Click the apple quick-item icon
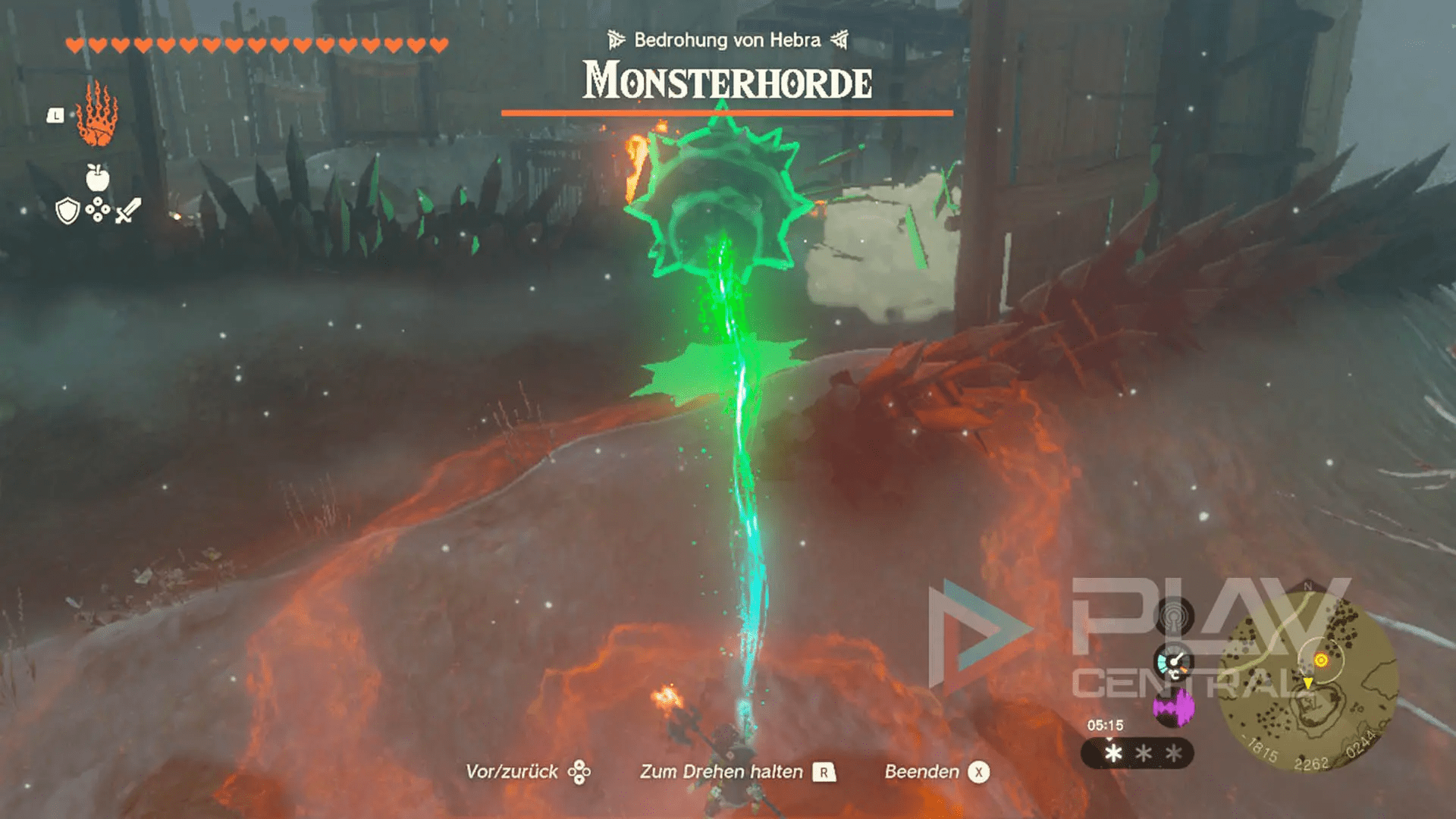Screen dimensions: 1456x819 (x=98, y=178)
